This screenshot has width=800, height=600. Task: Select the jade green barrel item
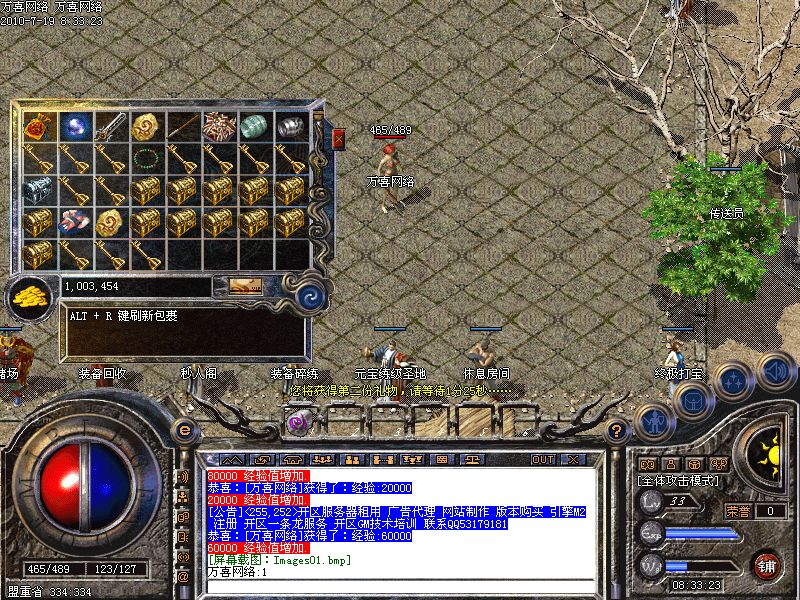tap(254, 126)
